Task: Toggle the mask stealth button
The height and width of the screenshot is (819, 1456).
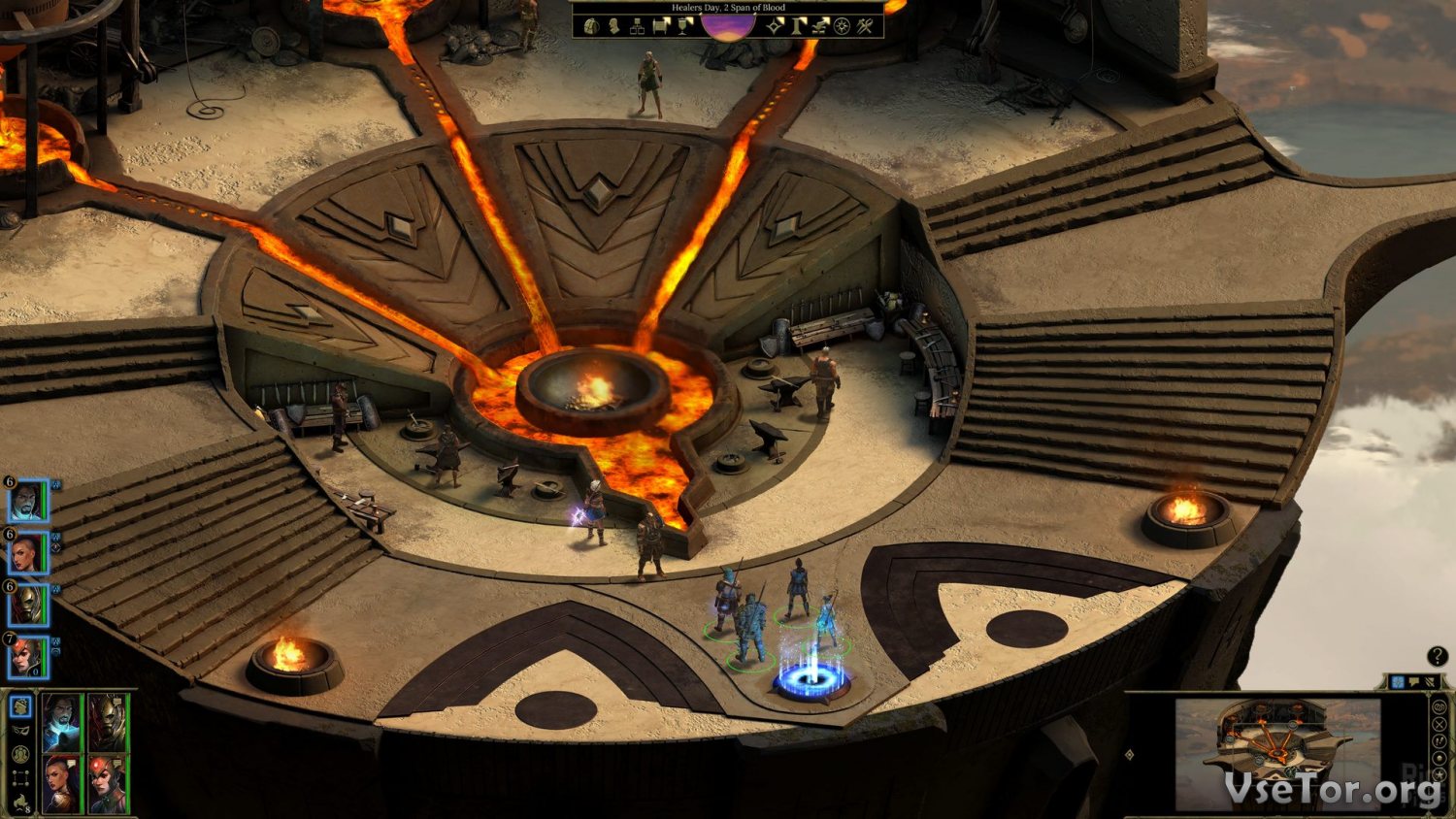Action: (21, 730)
